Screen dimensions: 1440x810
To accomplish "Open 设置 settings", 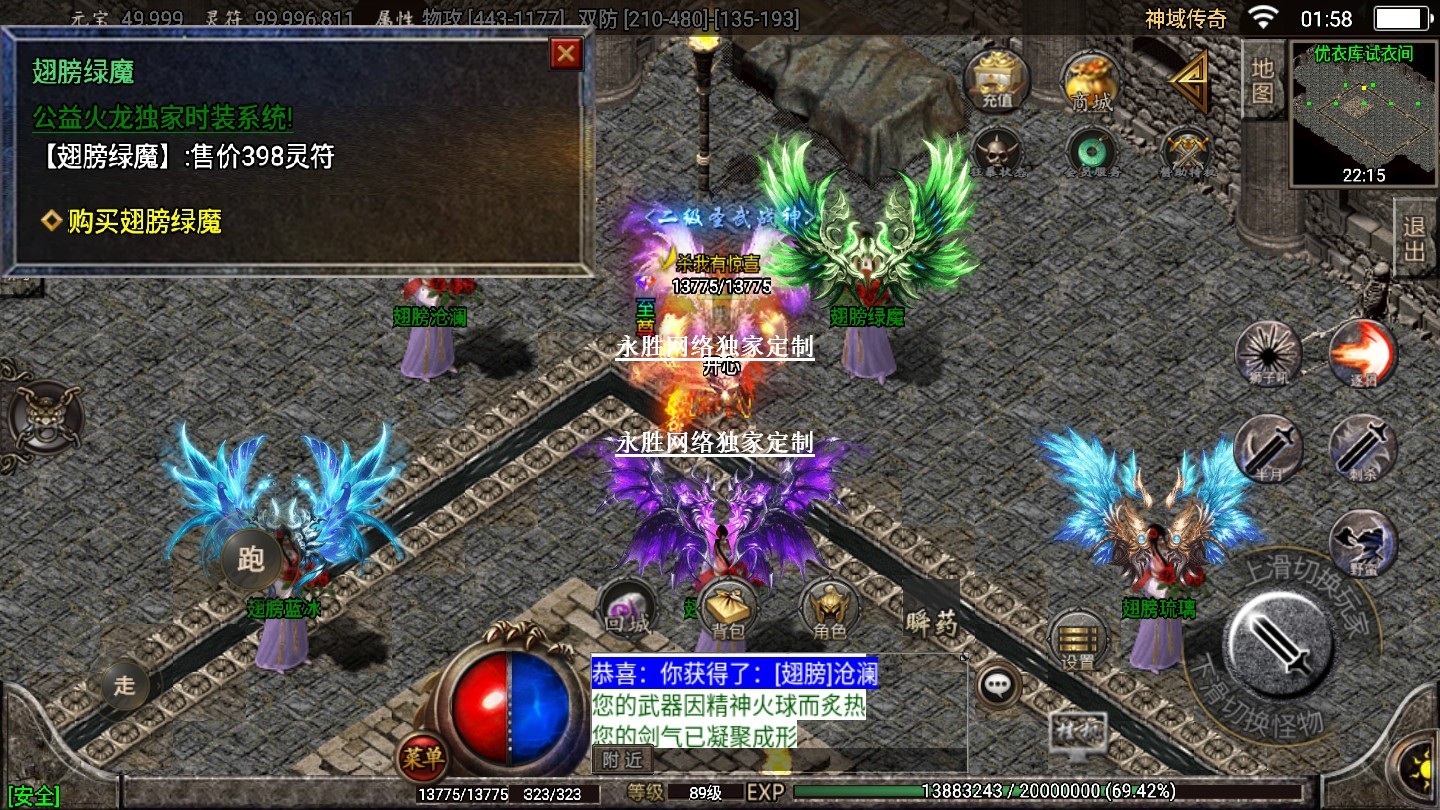I will click(1077, 640).
